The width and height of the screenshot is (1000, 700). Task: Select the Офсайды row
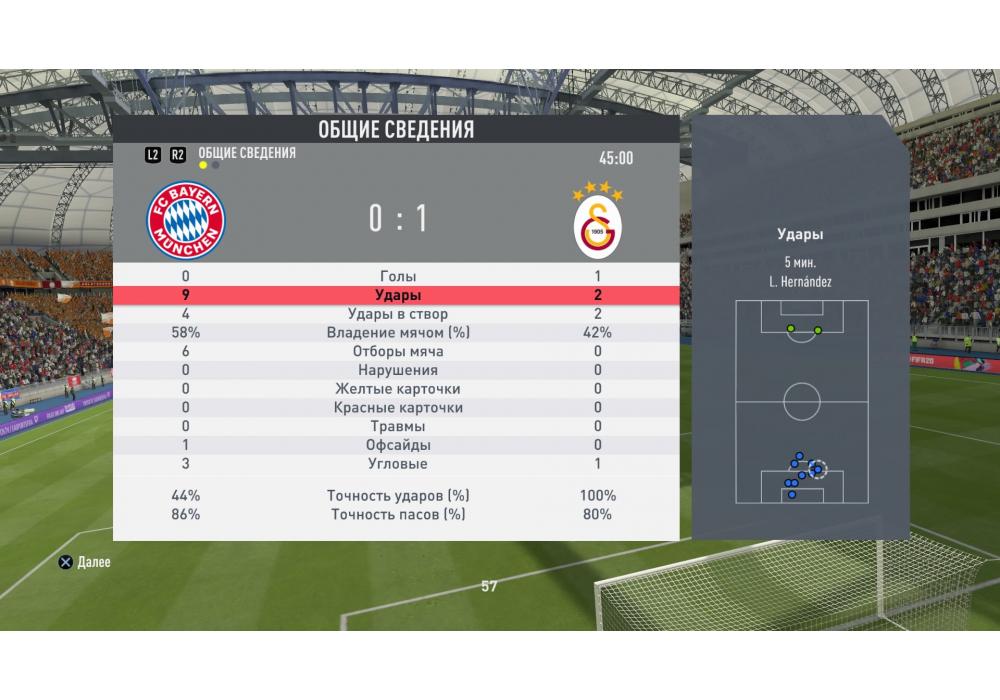pos(398,445)
